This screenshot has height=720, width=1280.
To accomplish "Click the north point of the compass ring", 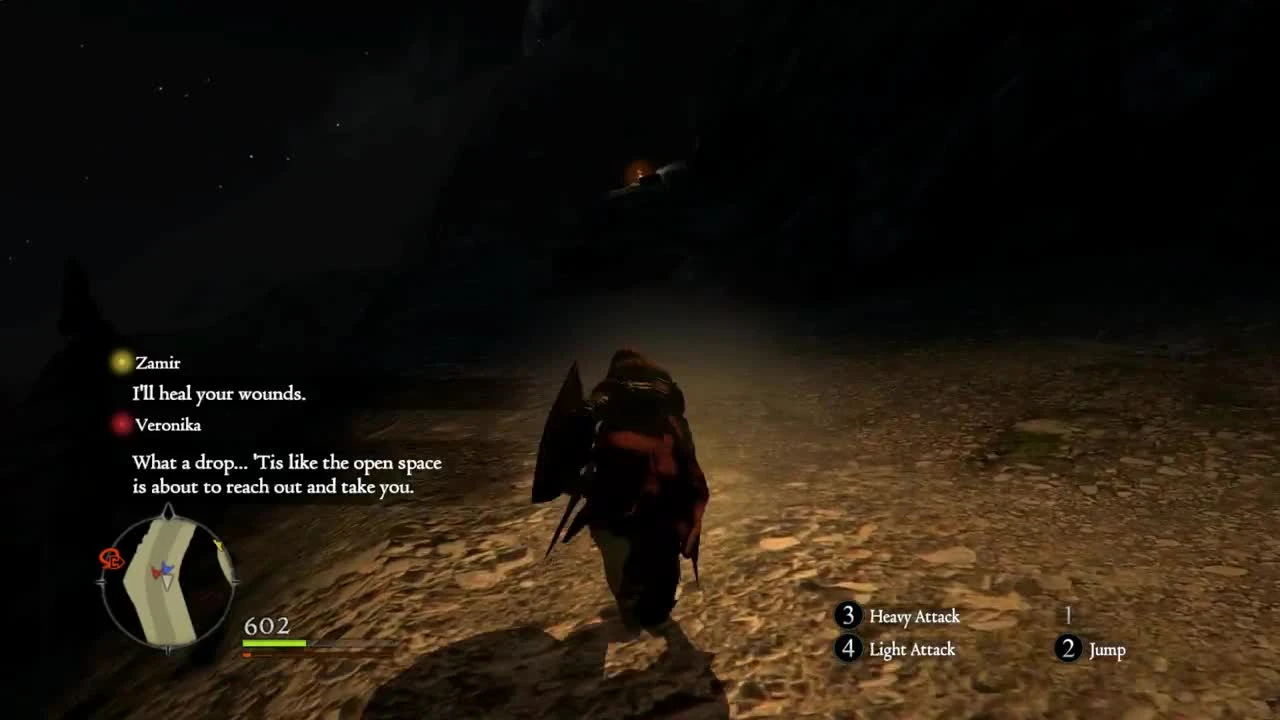I will pos(168,511).
